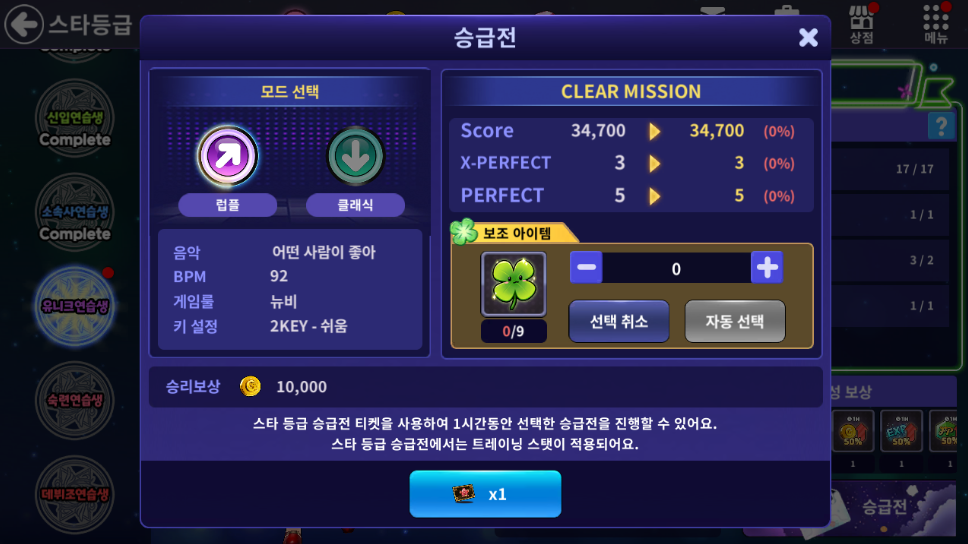The image size is (968, 544).
Task: Select the 유니크연습생 rank badge
Action: coord(75,305)
